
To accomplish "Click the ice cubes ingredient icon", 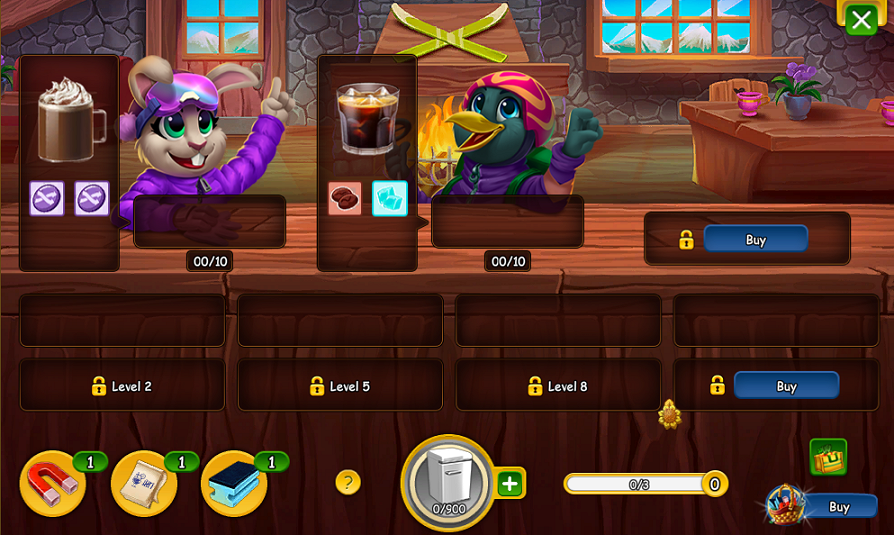I will (x=390, y=198).
